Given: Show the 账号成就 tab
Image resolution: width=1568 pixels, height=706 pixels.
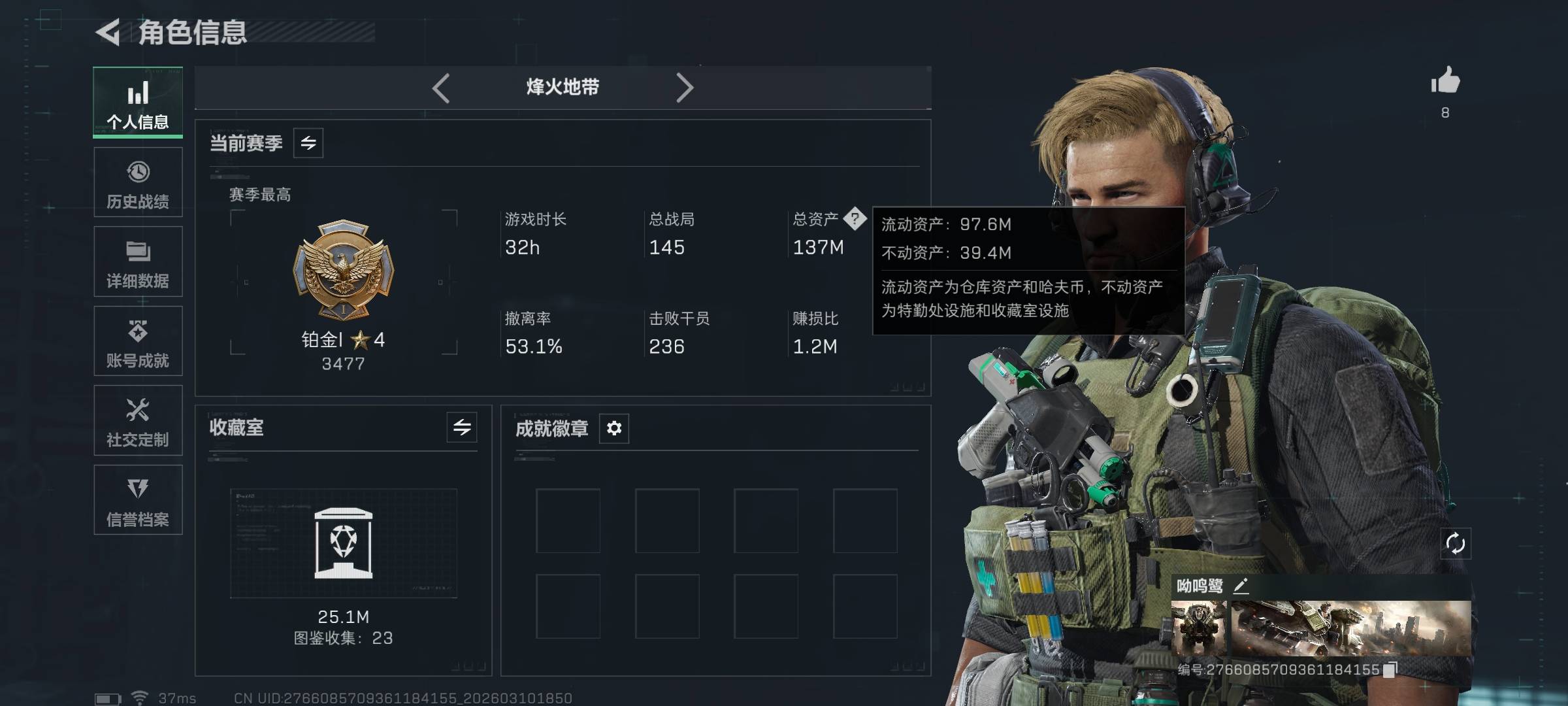Looking at the screenshot, I should click(138, 341).
